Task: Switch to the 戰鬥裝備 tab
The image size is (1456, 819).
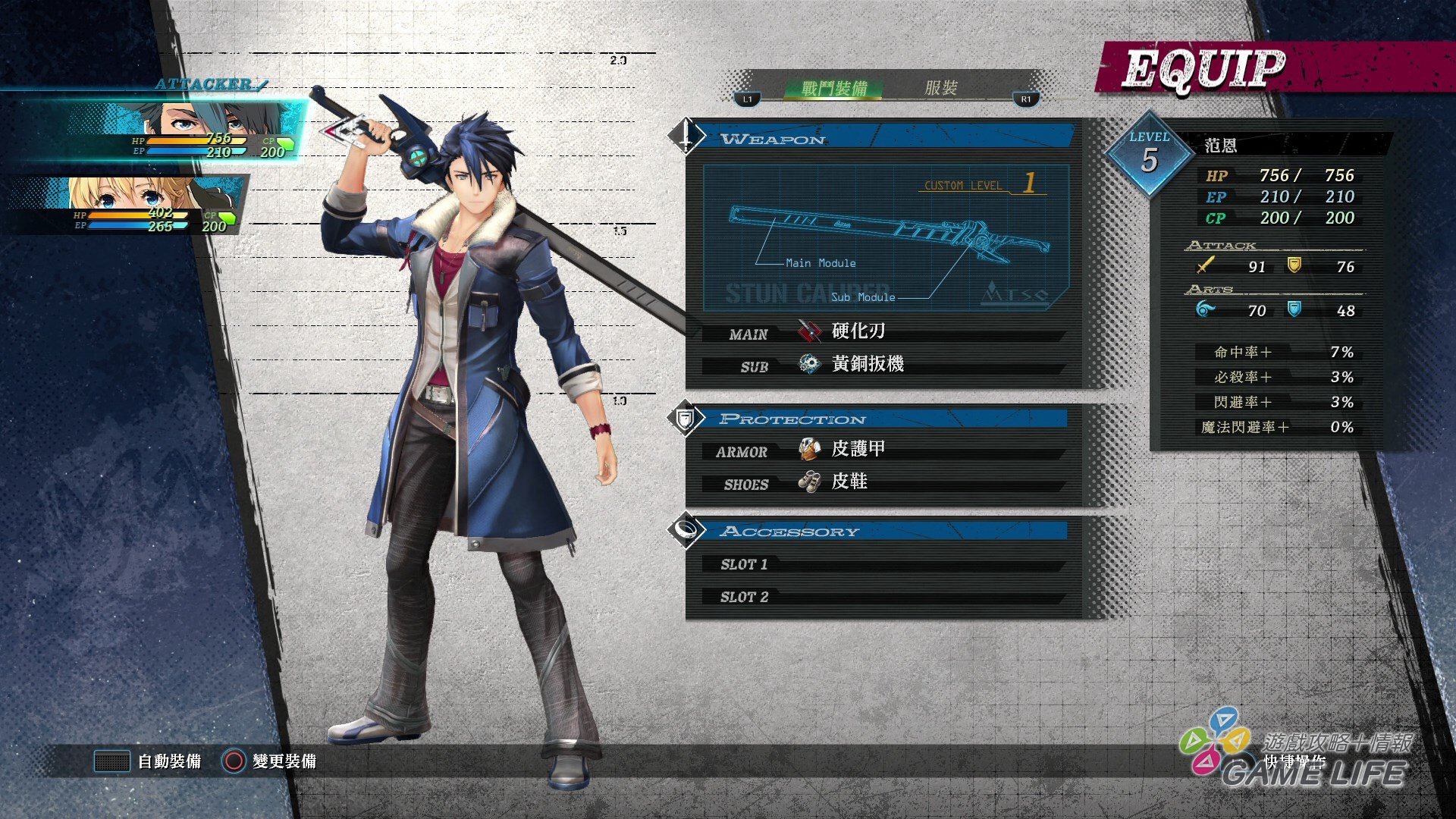Action: 833,89
